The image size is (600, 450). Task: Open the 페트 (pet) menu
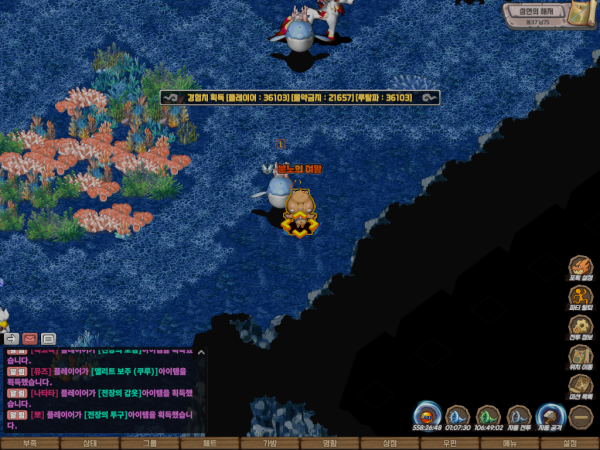[210, 442]
